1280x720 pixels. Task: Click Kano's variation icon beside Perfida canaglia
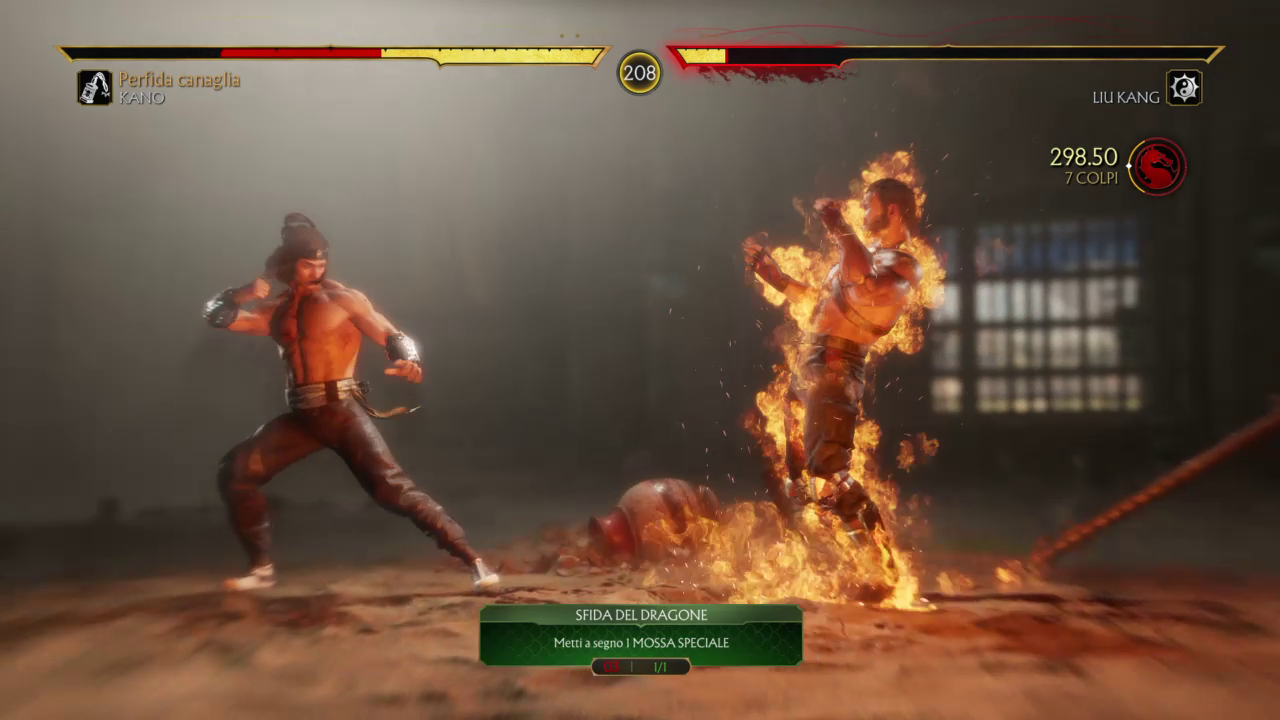point(95,88)
